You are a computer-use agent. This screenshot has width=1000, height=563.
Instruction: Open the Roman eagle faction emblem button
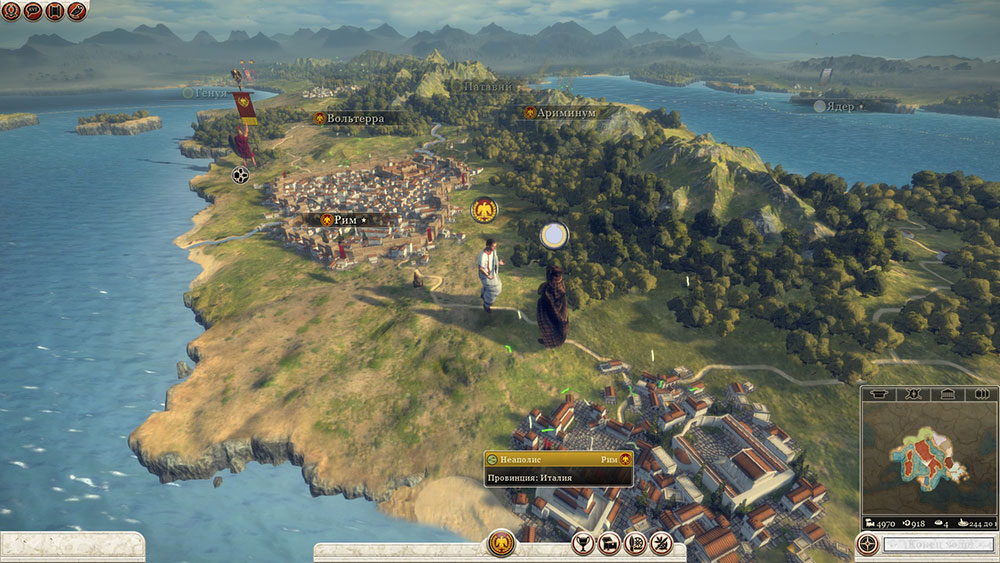pyautogui.click(x=501, y=544)
